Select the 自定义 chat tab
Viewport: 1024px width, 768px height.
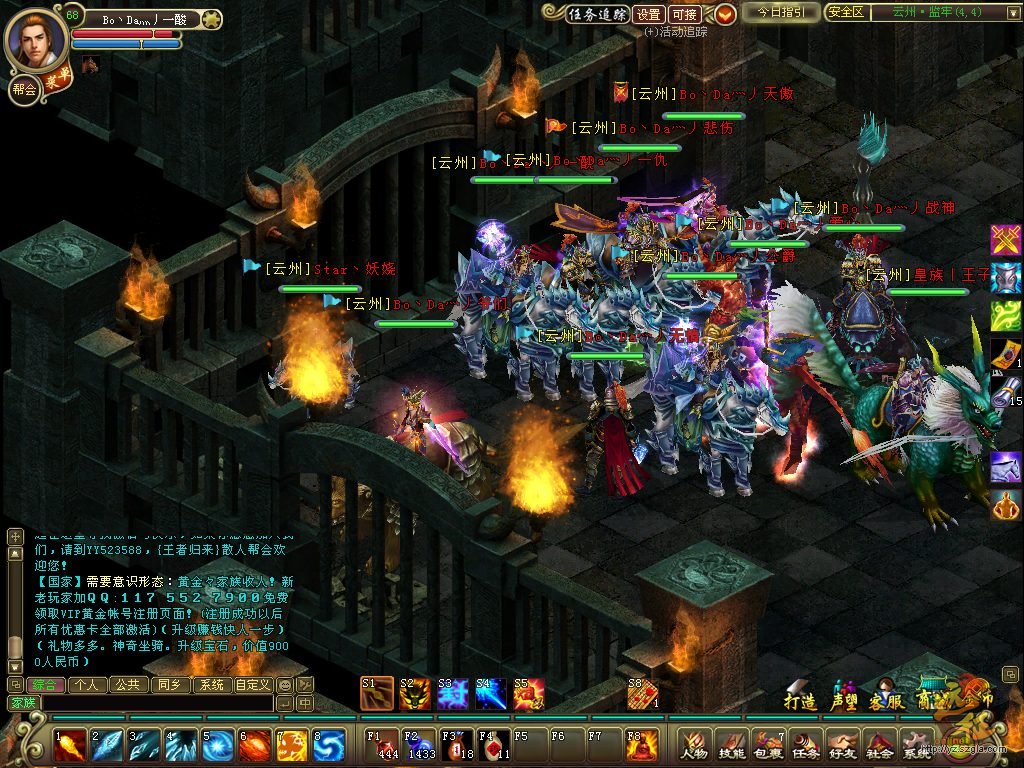252,685
